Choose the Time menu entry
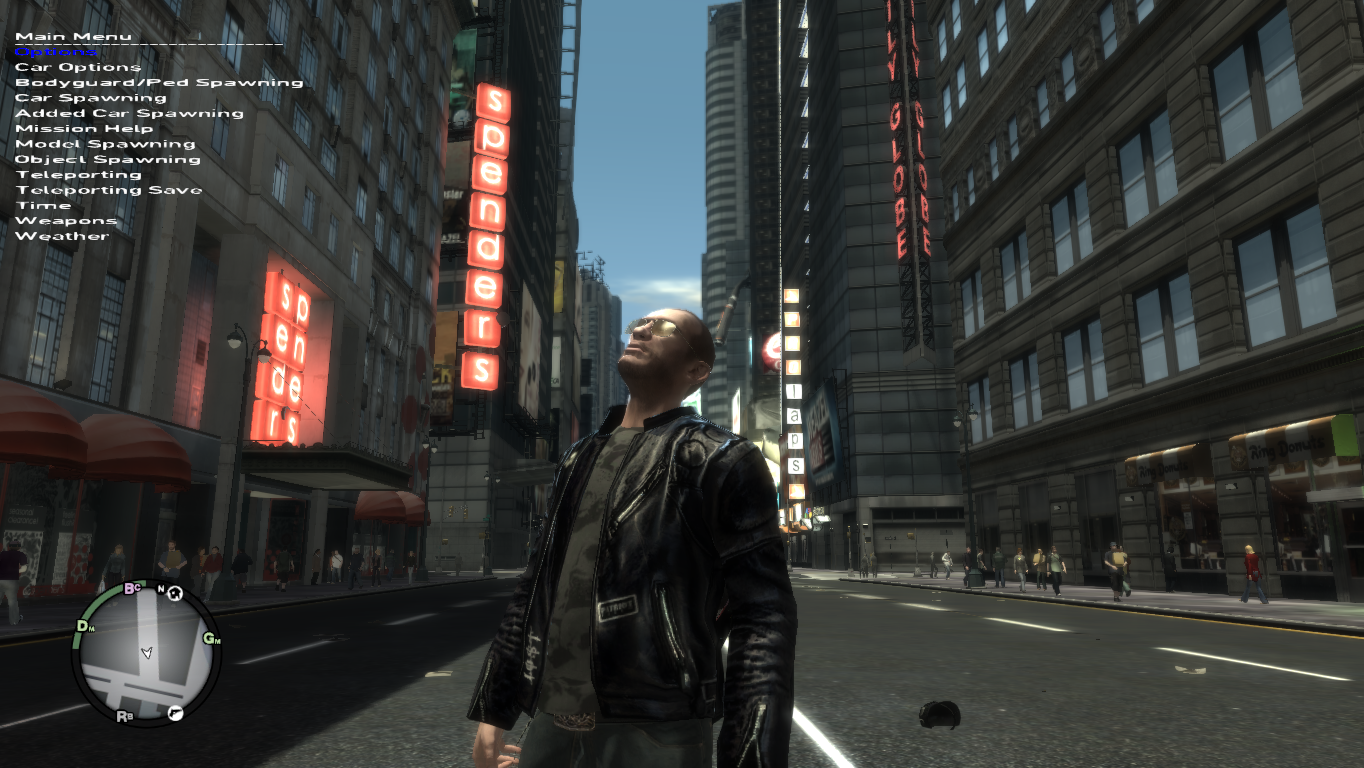1364x768 pixels. 43,205
